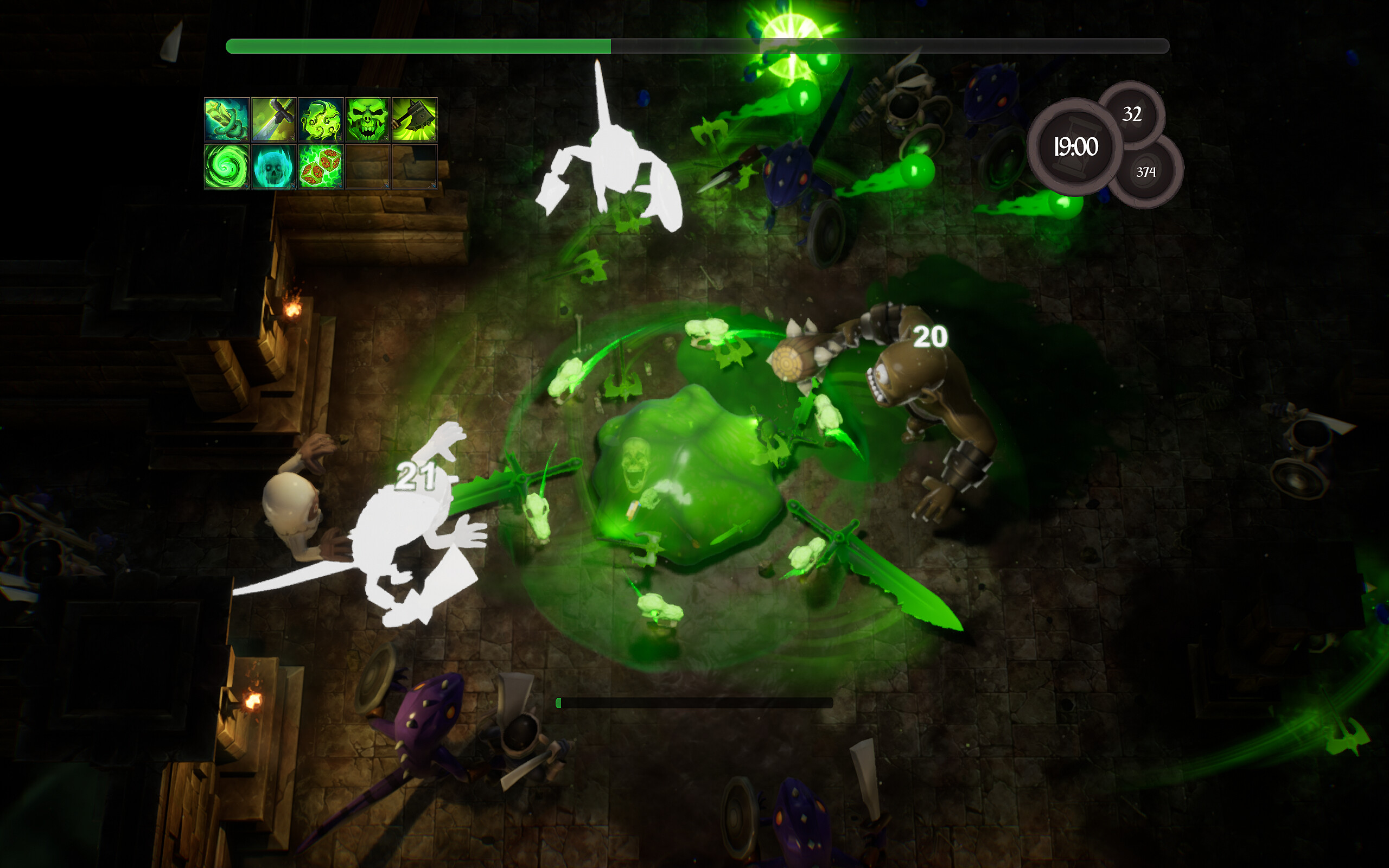Viewport: 1389px width, 868px height.
Task: Select the green poison cloud ability icon
Action: click(x=320, y=120)
